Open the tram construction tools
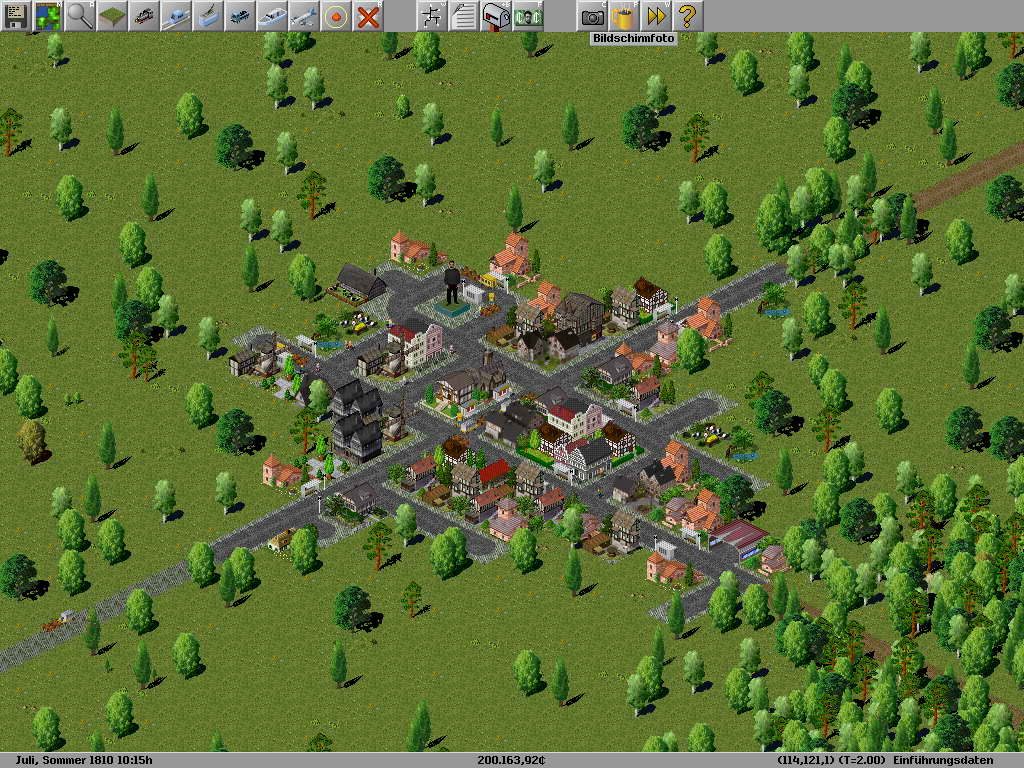1024x768 pixels. click(x=208, y=16)
